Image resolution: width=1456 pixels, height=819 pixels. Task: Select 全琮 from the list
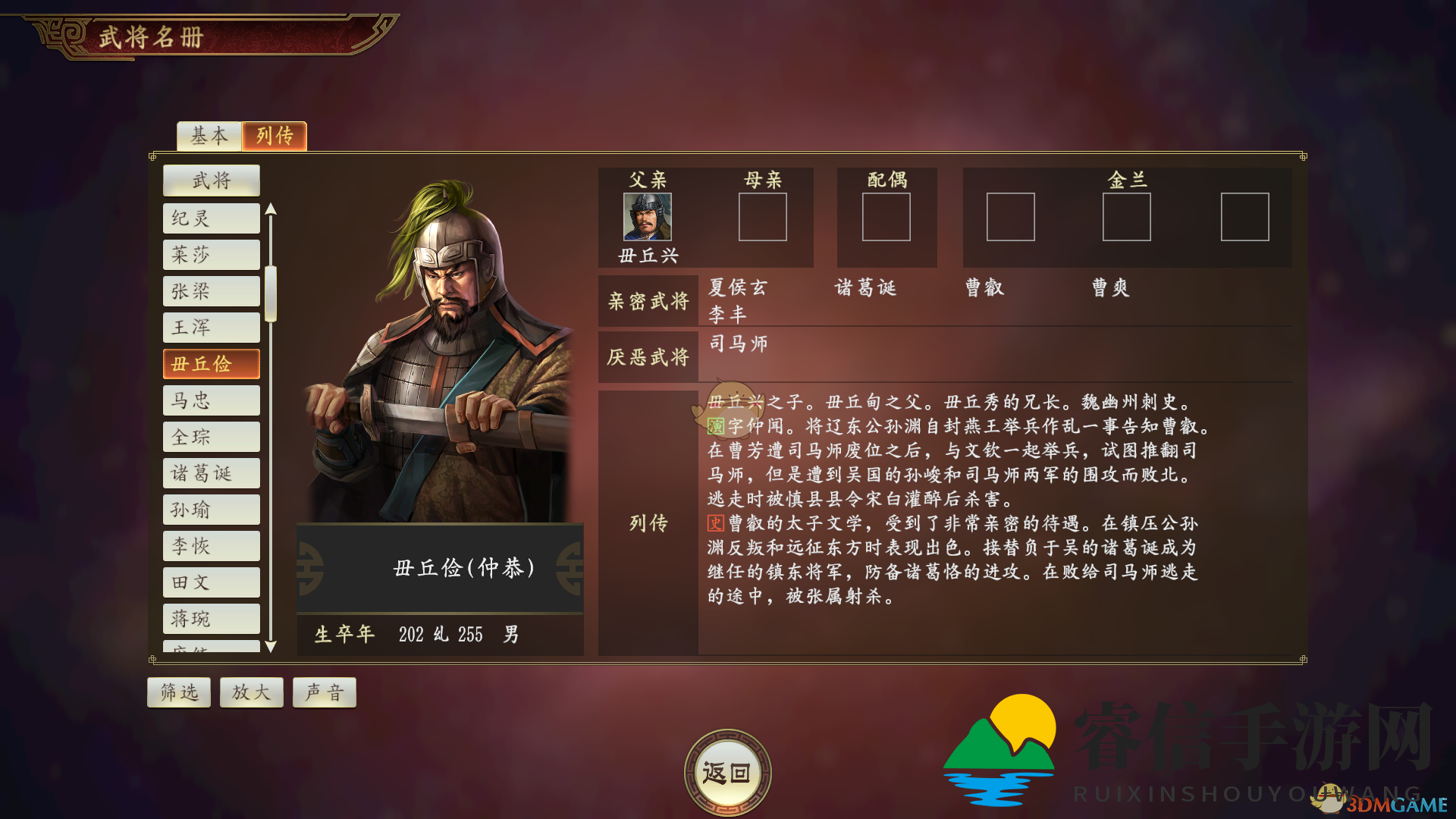click(x=212, y=437)
